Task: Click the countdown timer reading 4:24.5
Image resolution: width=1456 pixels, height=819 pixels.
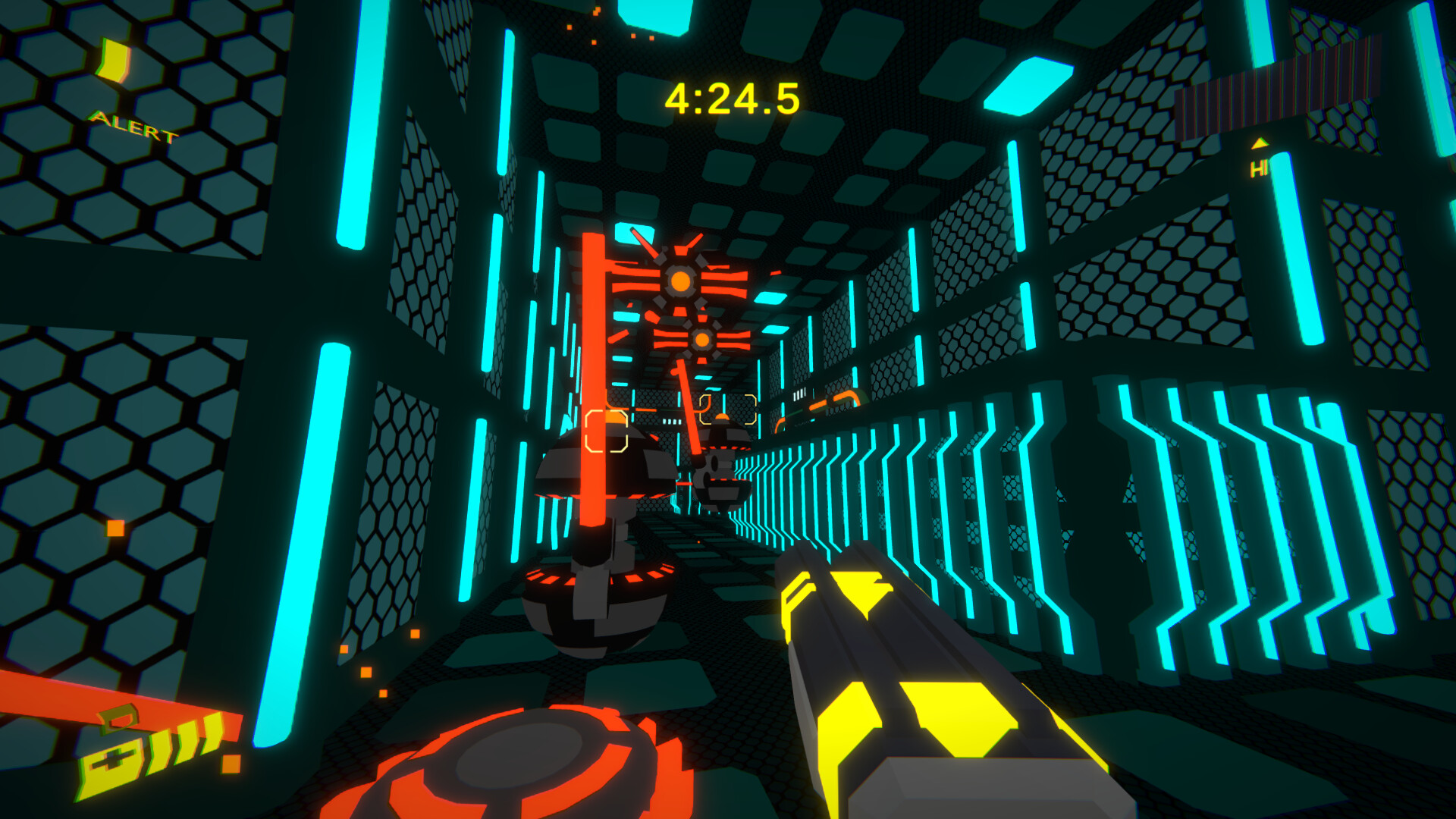Action: click(730, 97)
